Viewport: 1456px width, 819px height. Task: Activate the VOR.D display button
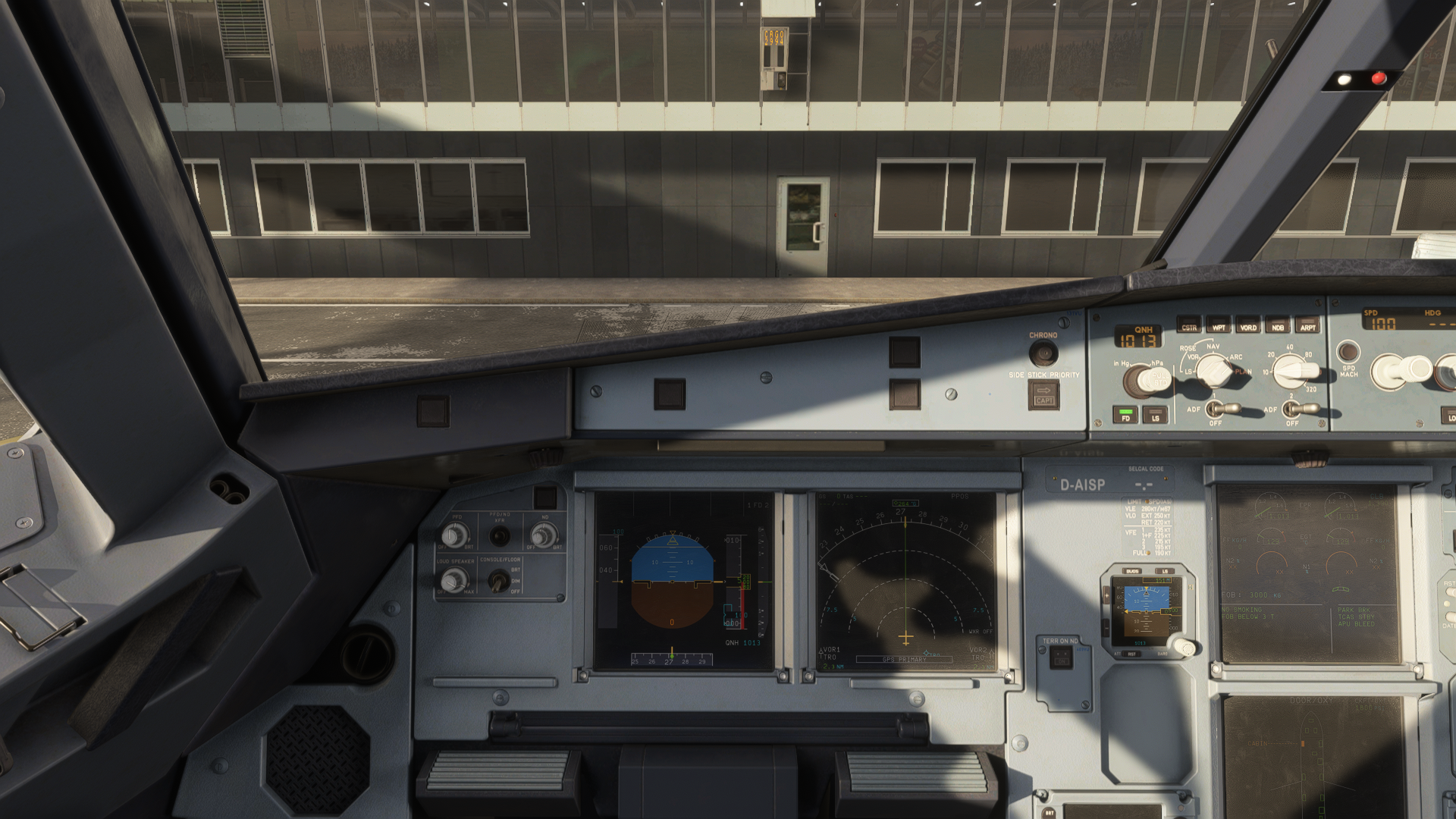point(1248,327)
